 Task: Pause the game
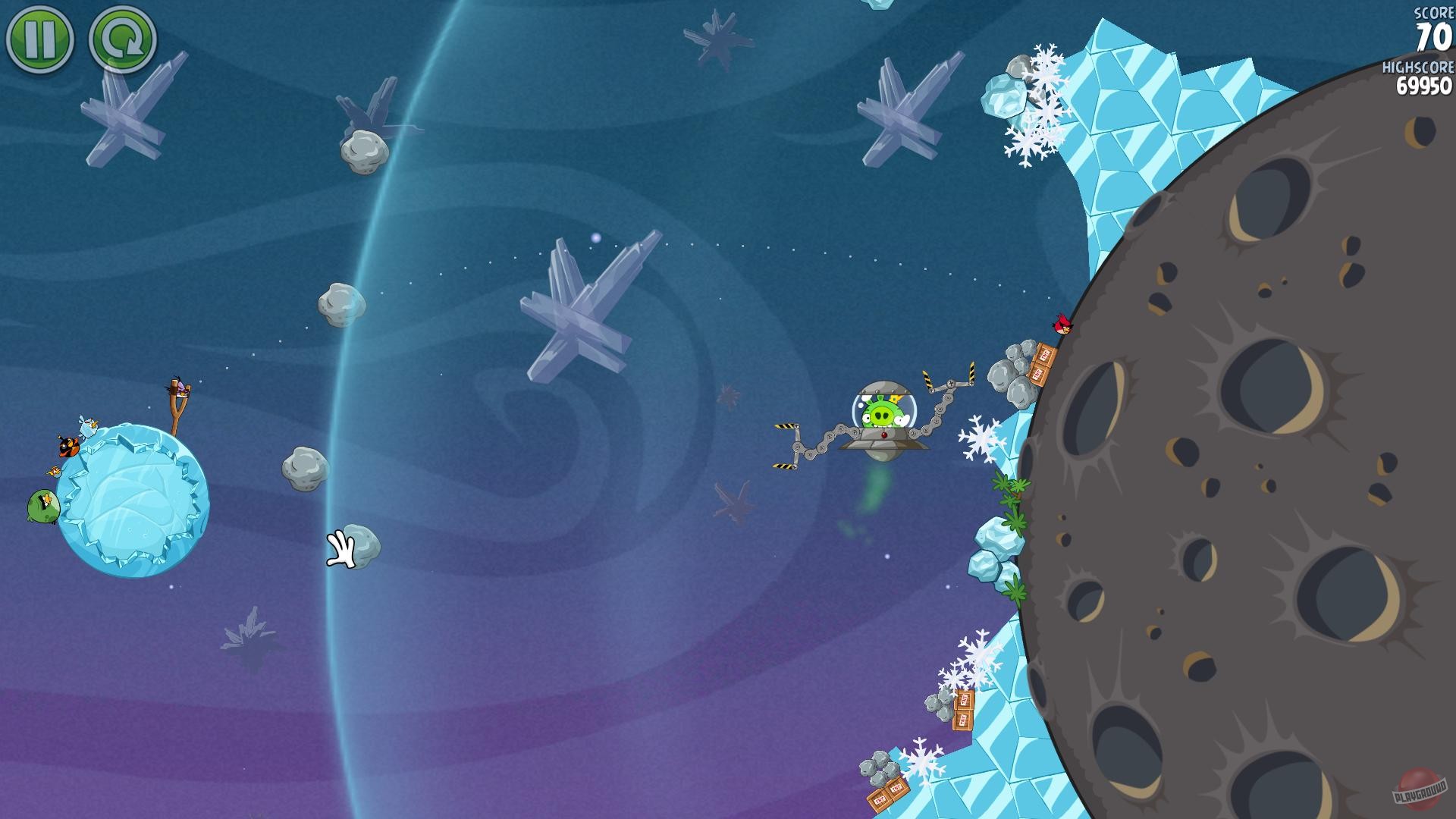(x=39, y=37)
